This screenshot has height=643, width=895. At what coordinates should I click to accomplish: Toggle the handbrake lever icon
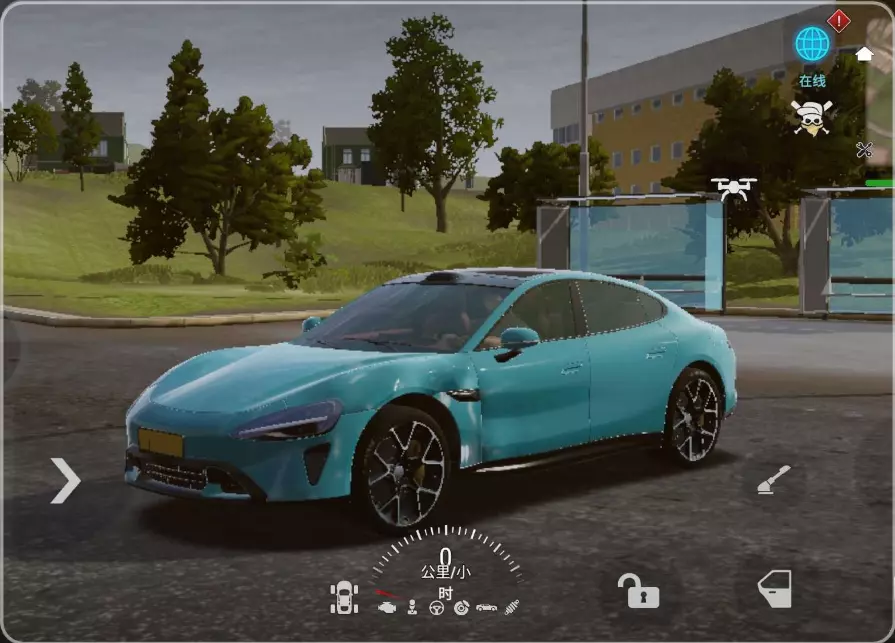[773, 481]
